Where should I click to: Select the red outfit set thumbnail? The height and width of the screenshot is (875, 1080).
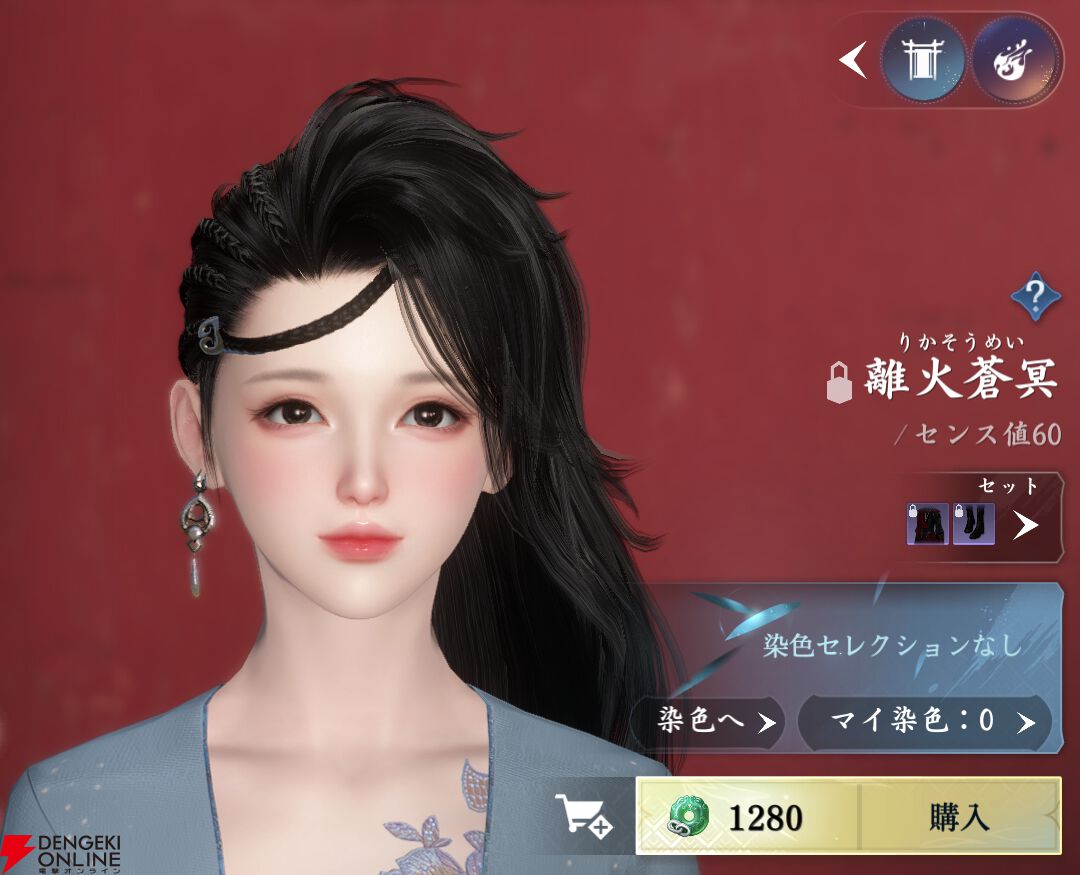point(927,524)
